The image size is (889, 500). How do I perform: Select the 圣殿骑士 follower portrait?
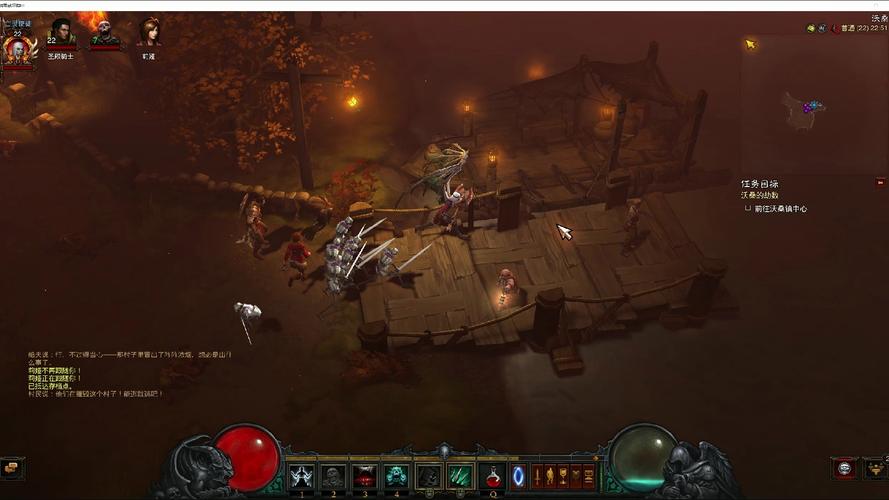[61, 34]
